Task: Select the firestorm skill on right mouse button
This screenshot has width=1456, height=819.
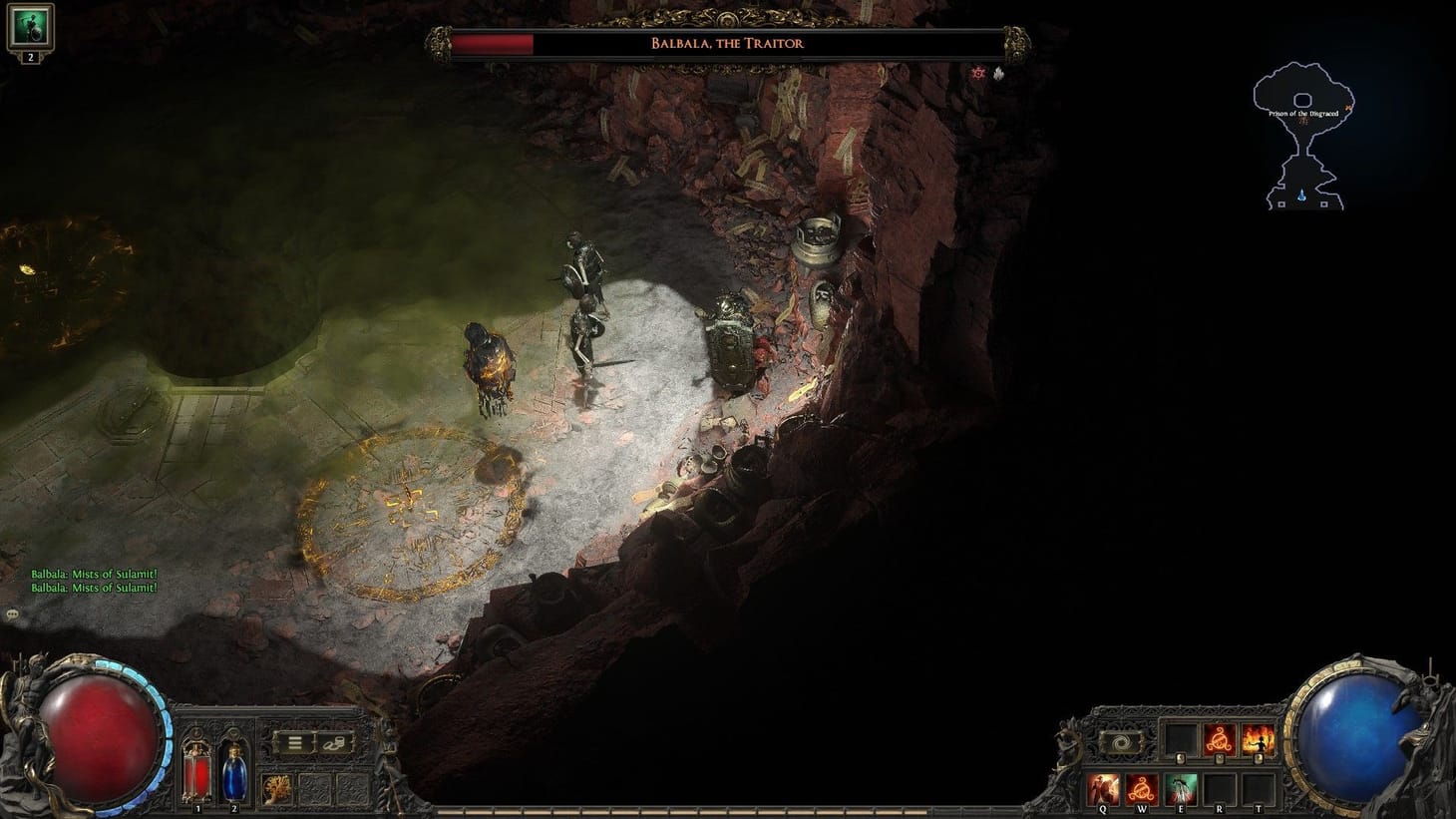Action: 1258,741
